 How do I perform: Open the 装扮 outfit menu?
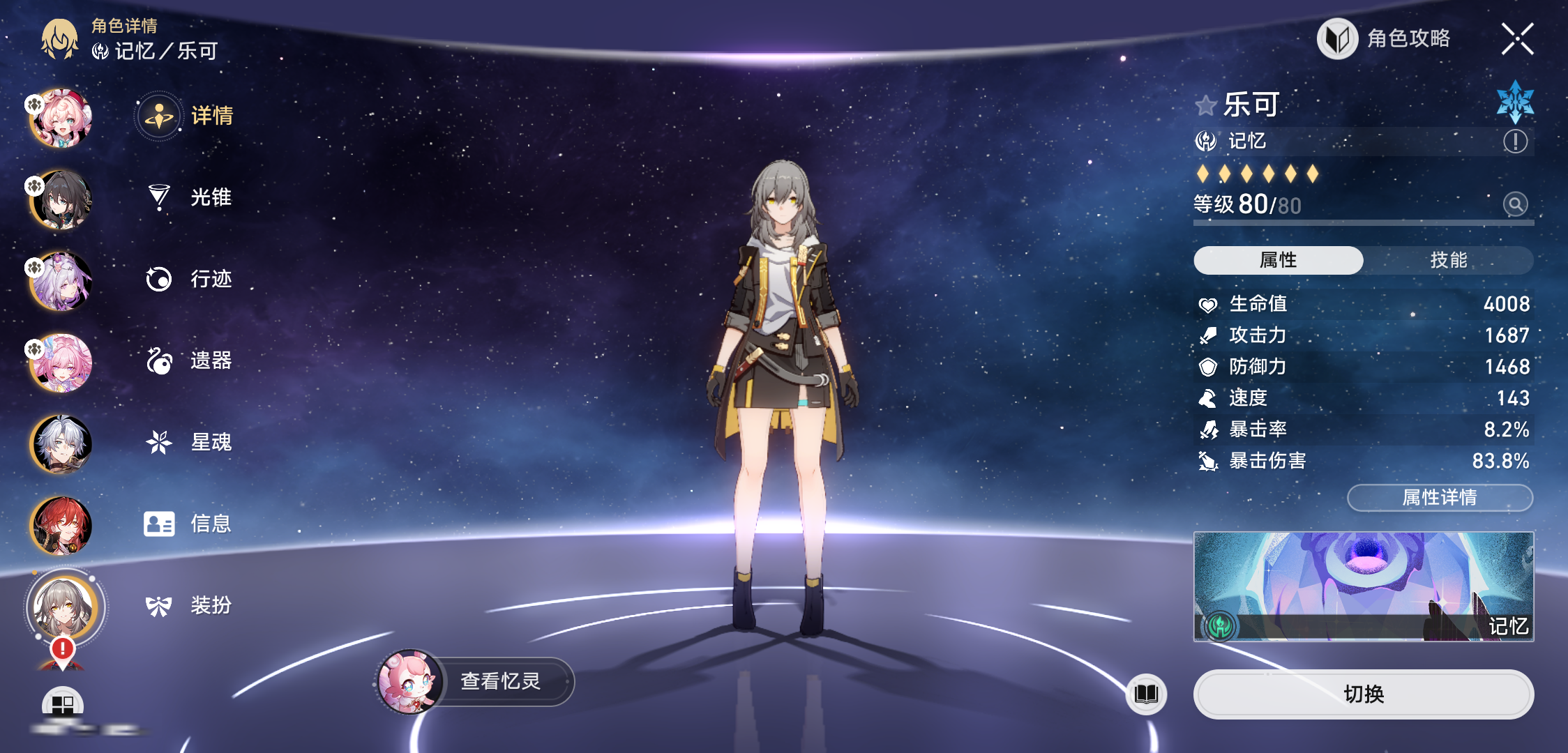point(190,605)
